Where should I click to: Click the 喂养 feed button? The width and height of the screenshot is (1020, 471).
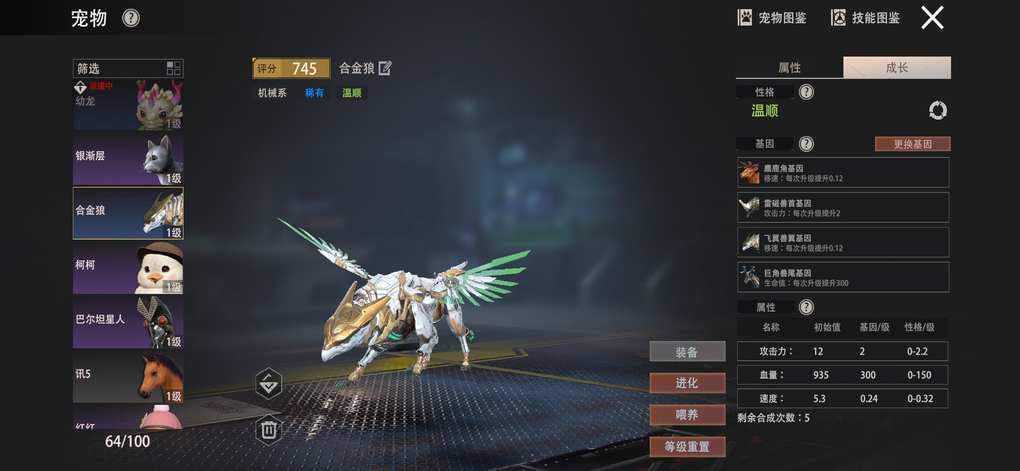point(687,414)
